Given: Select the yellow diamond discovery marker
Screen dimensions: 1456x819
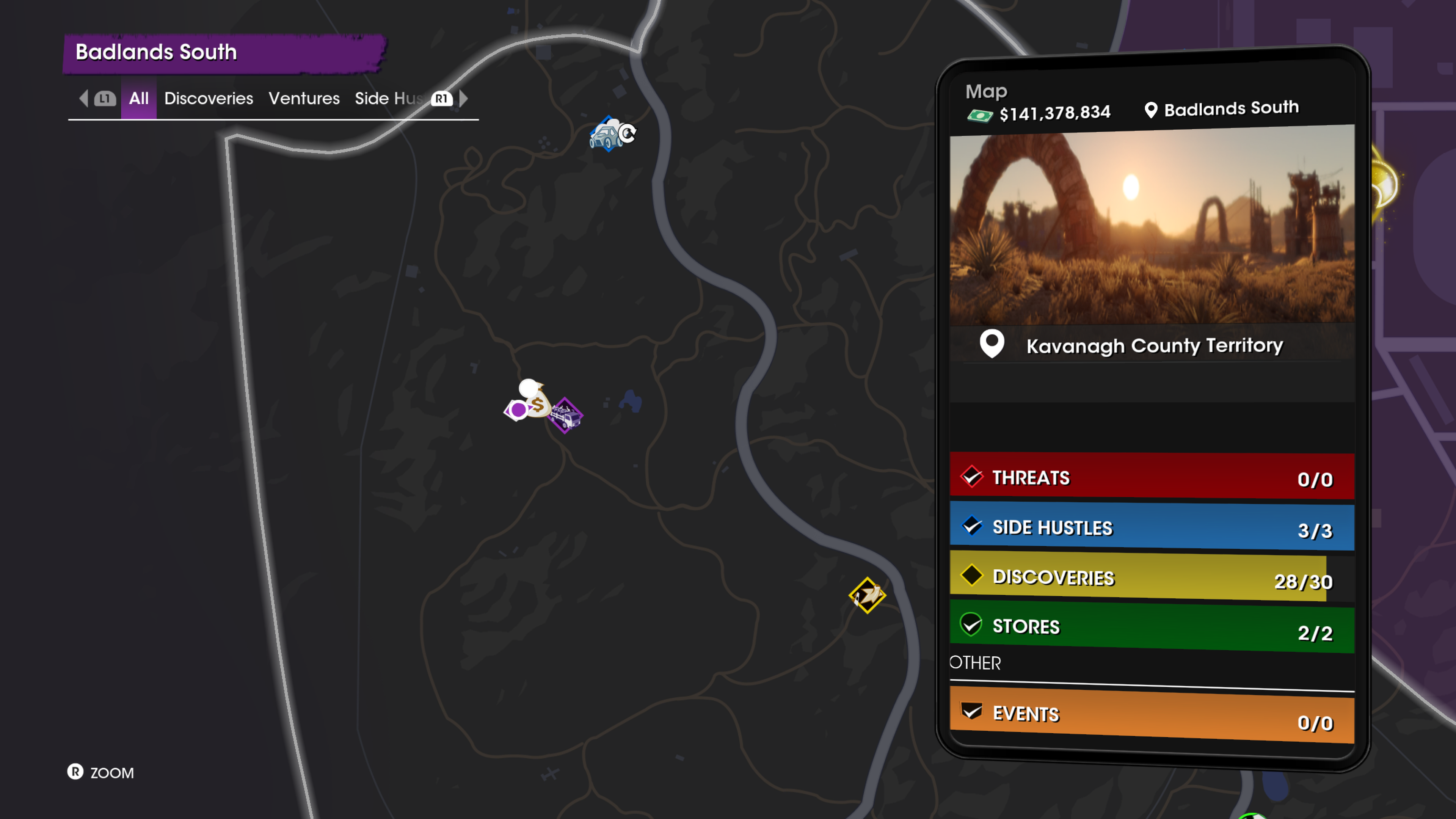Looking at the screenshot, I should pos(867,595).
